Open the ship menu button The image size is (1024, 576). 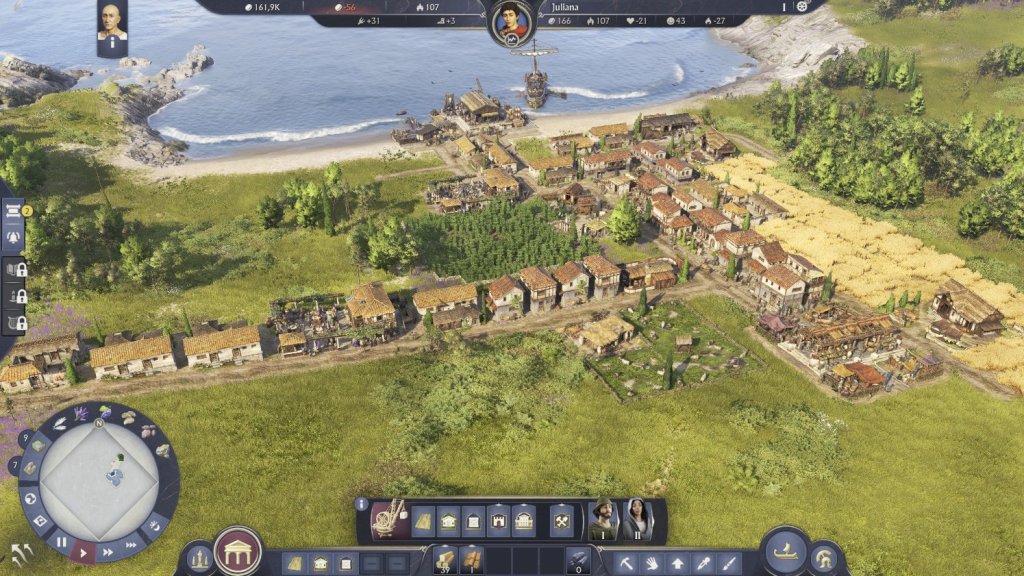click(x=784, y=551)
